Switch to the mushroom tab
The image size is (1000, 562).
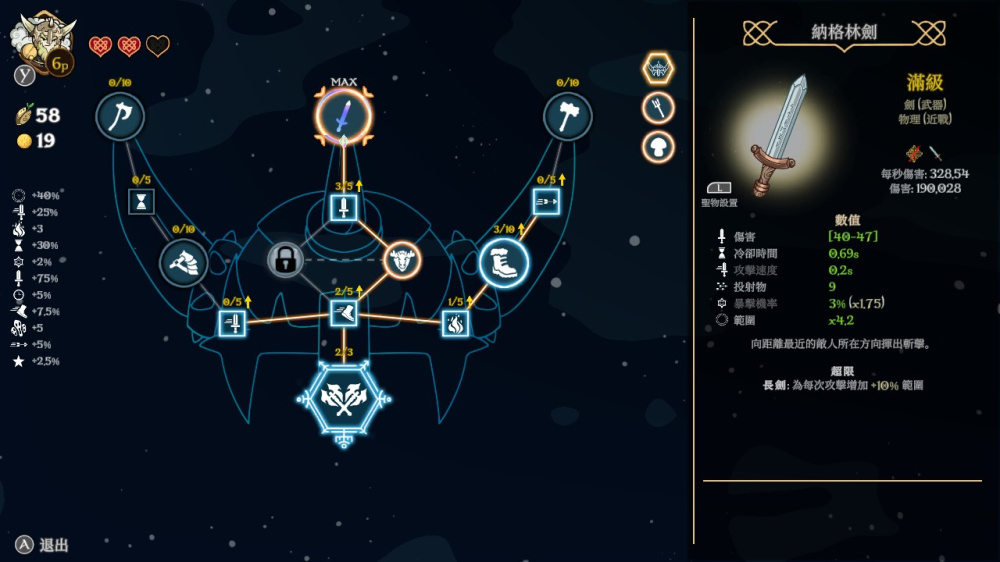pyautogui.click(x=658, y=147)
